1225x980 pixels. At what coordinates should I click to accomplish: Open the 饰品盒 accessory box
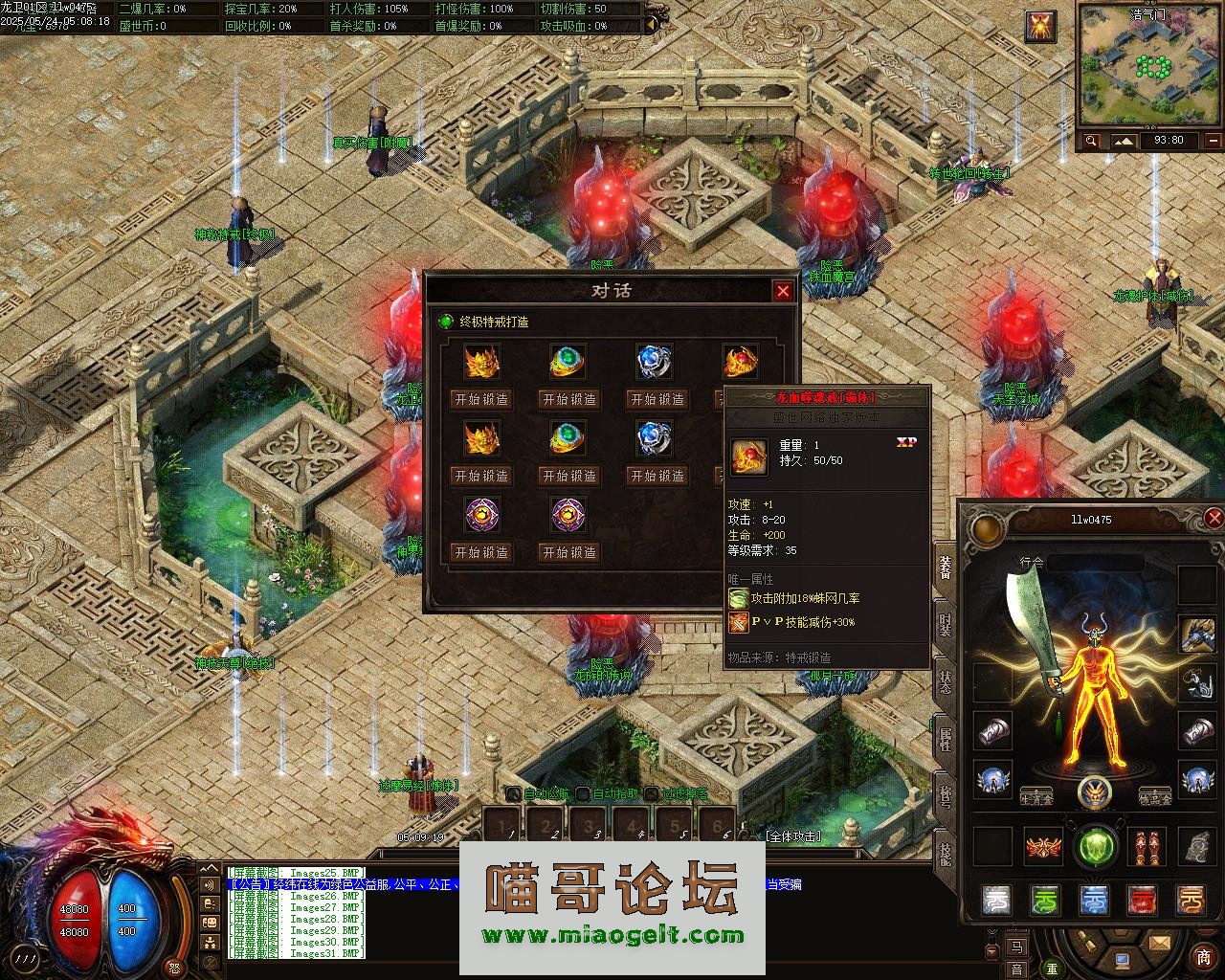(x=1155, y=797)
